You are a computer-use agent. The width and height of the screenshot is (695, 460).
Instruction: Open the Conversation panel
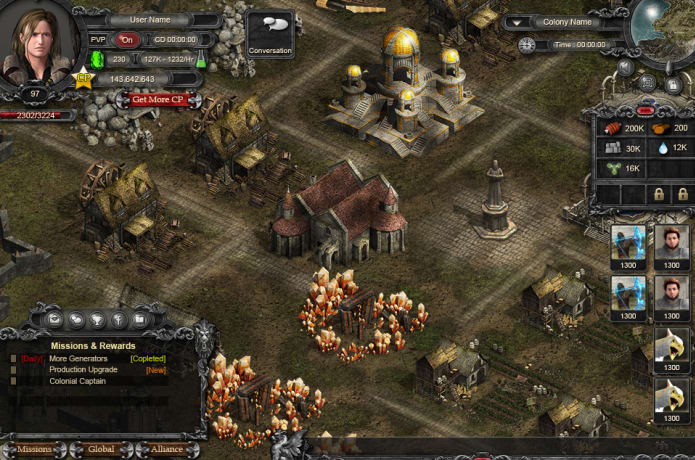click(x=270, y=35)
